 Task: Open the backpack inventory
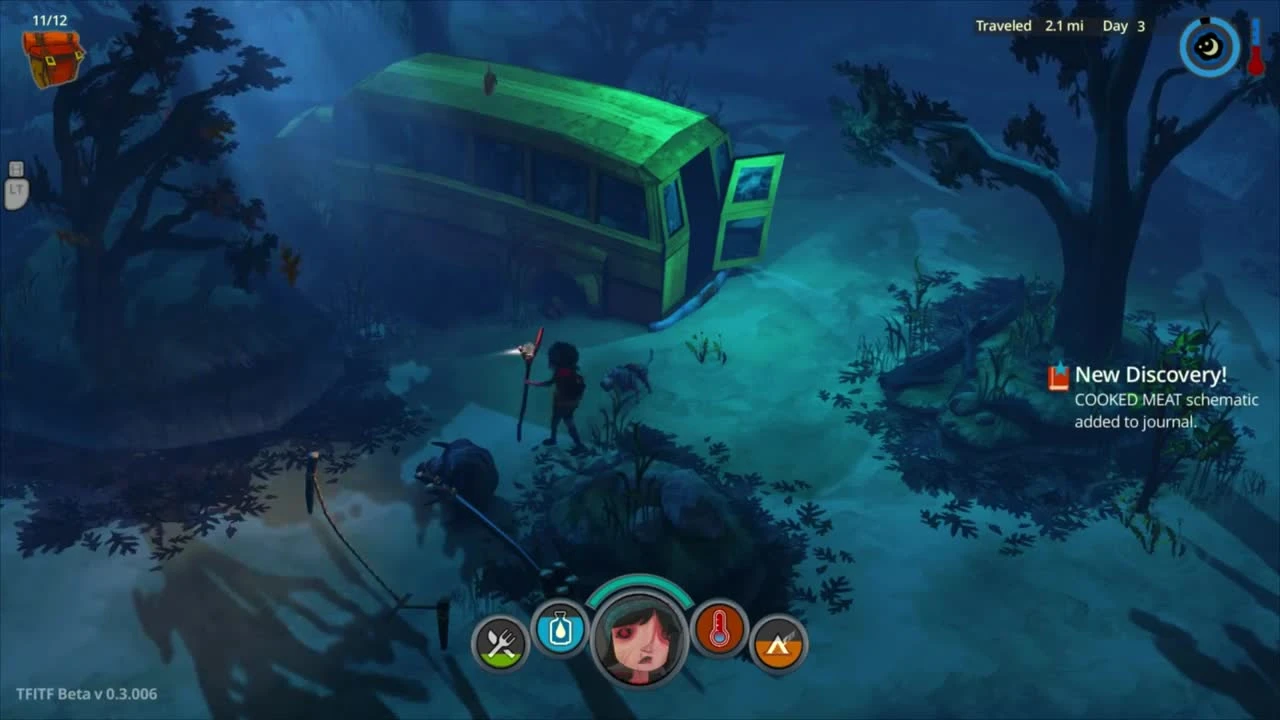point(52,60)
